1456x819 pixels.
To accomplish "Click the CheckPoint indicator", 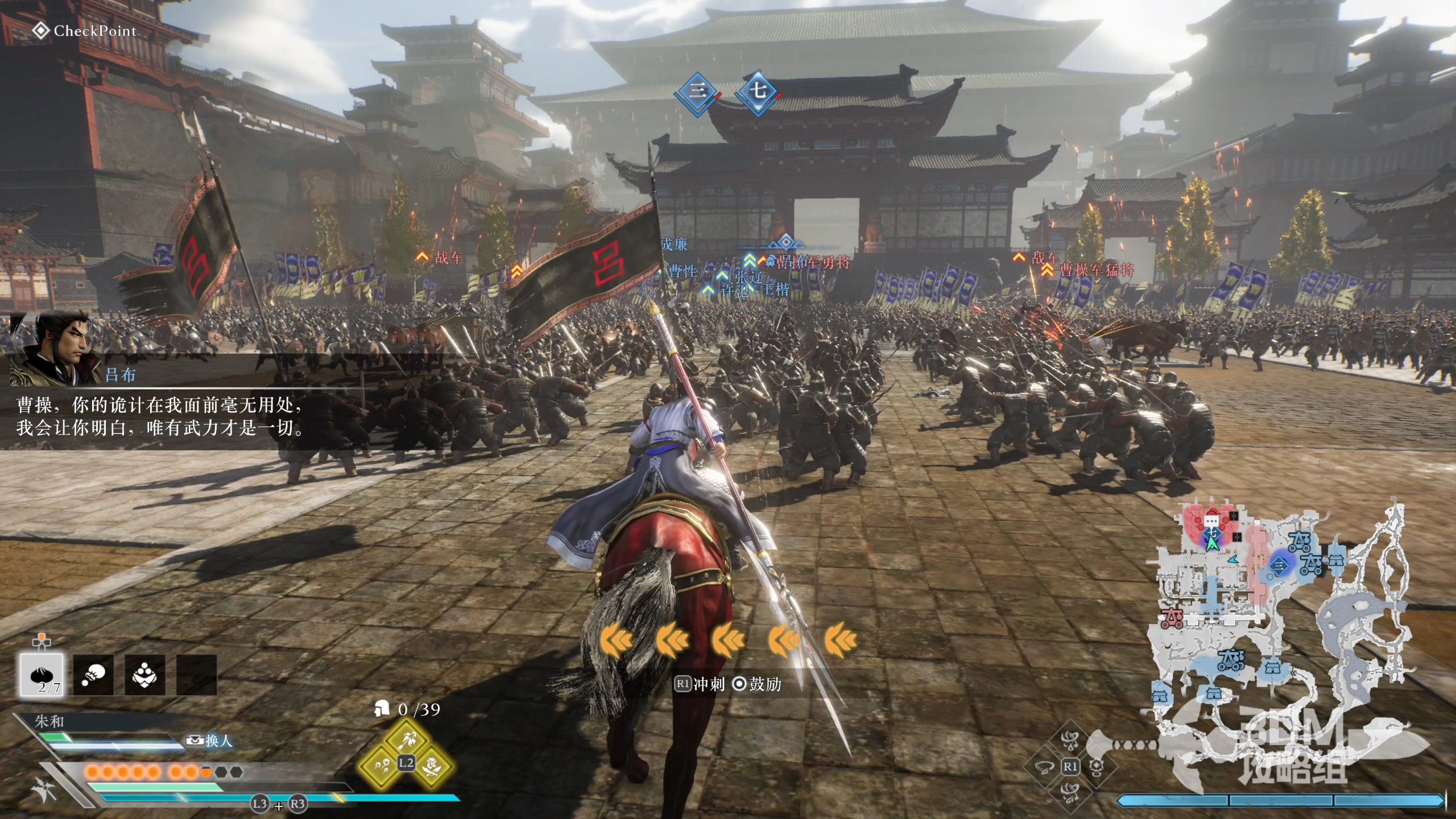I will point(85,31).
